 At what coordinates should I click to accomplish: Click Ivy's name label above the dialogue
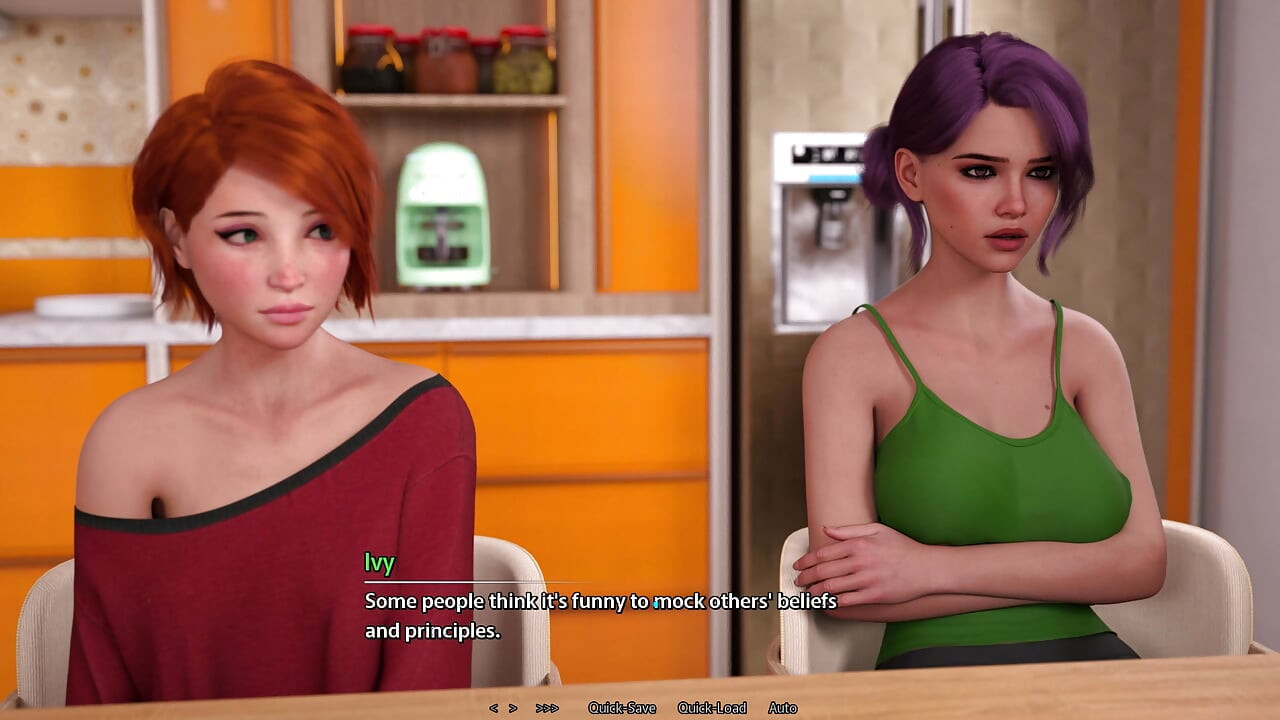click(377, 563)
